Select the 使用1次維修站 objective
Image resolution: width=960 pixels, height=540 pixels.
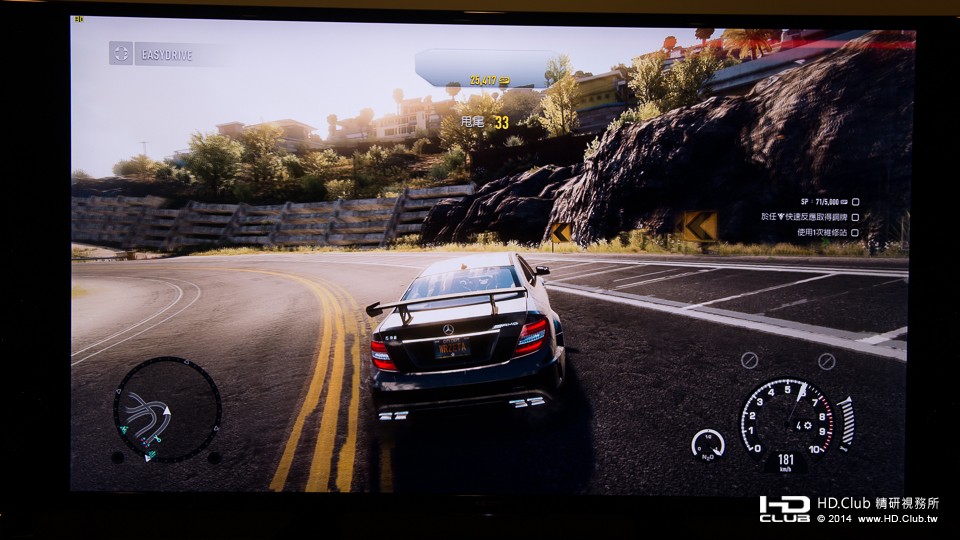coord(810,232)
